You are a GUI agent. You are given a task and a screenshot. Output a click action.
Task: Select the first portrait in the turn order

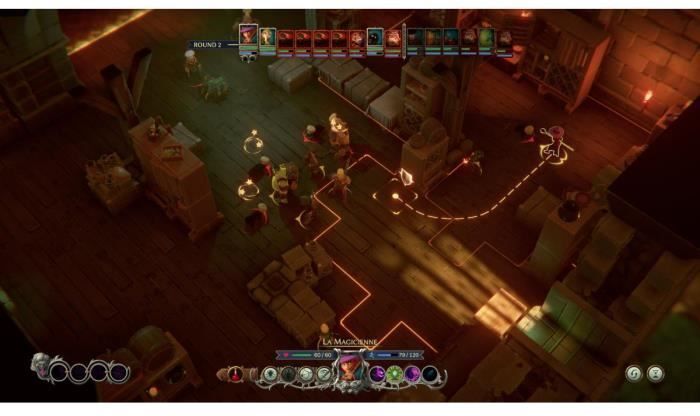(248, 37)
